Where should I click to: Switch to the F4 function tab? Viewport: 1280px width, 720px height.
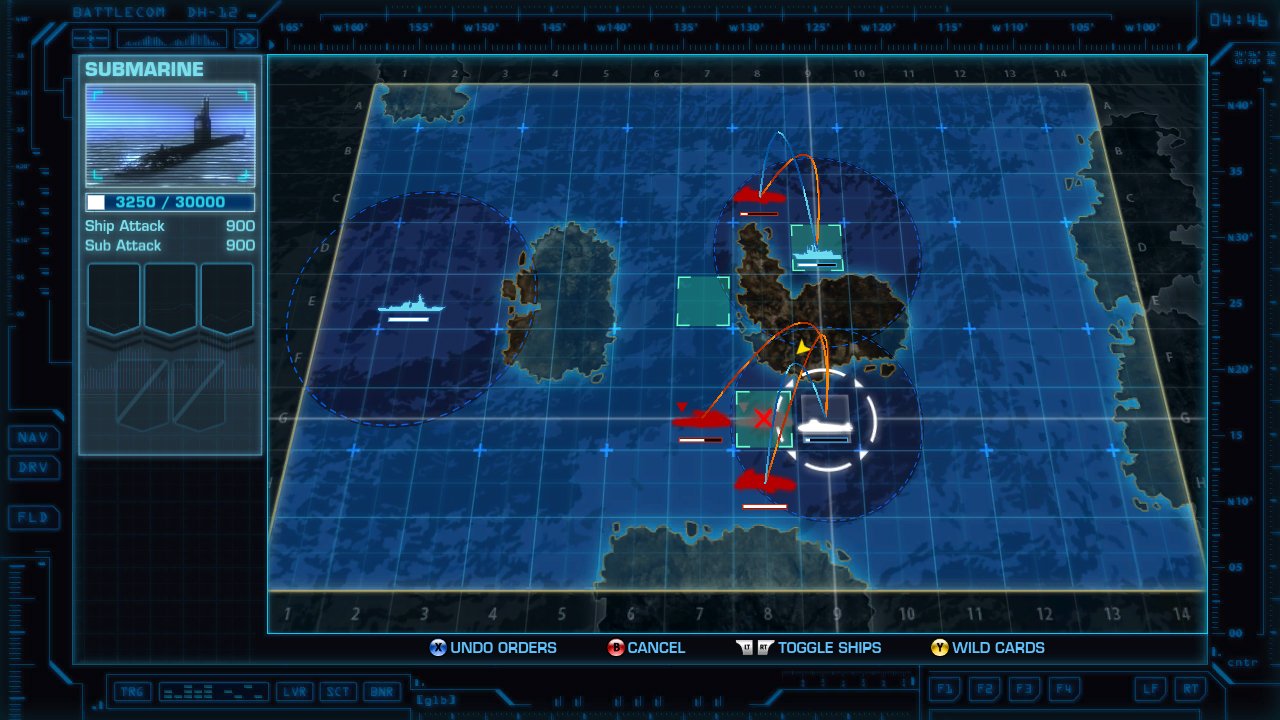pos(1064,689)
